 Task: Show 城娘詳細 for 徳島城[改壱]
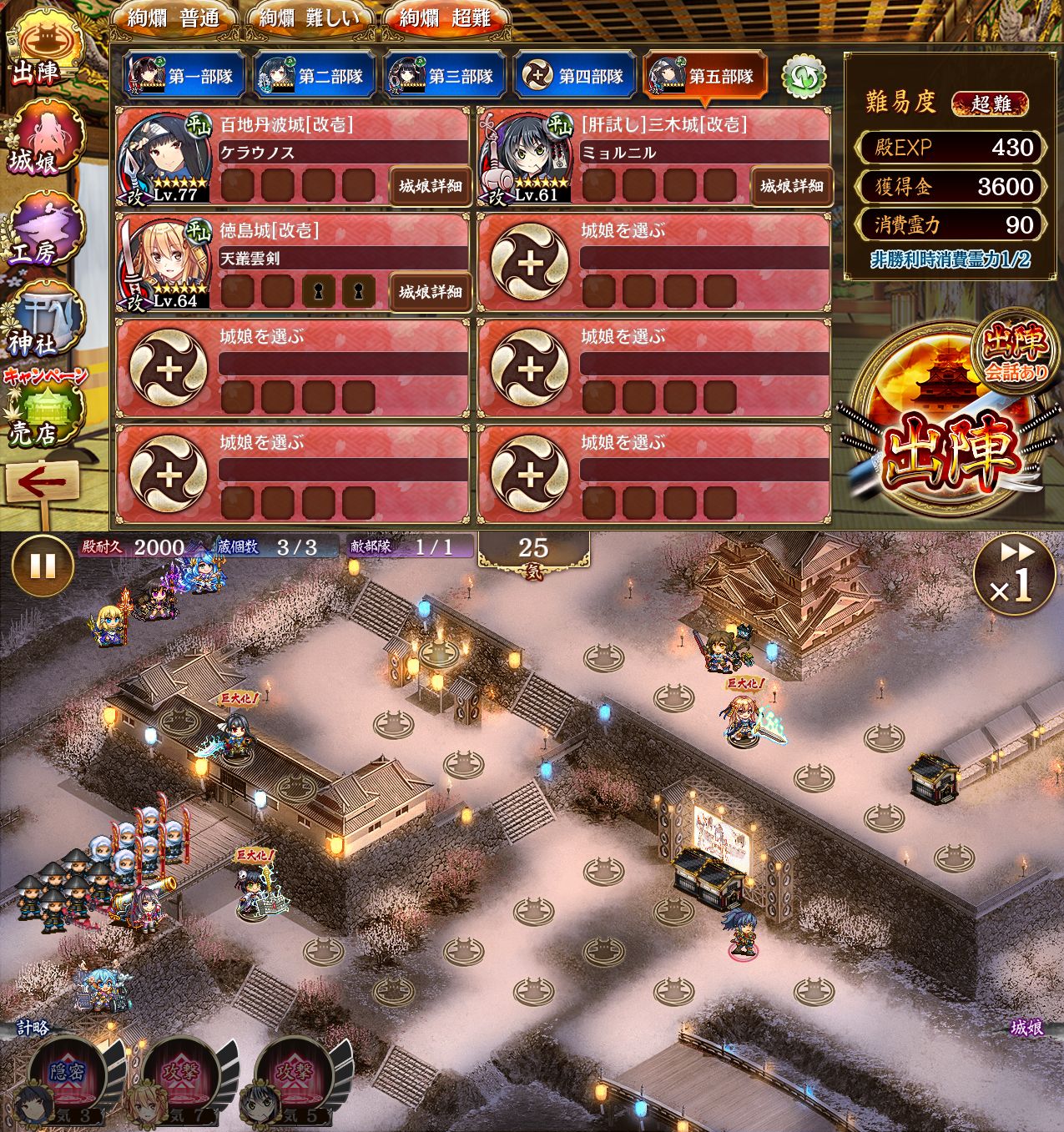click(430, 292)
